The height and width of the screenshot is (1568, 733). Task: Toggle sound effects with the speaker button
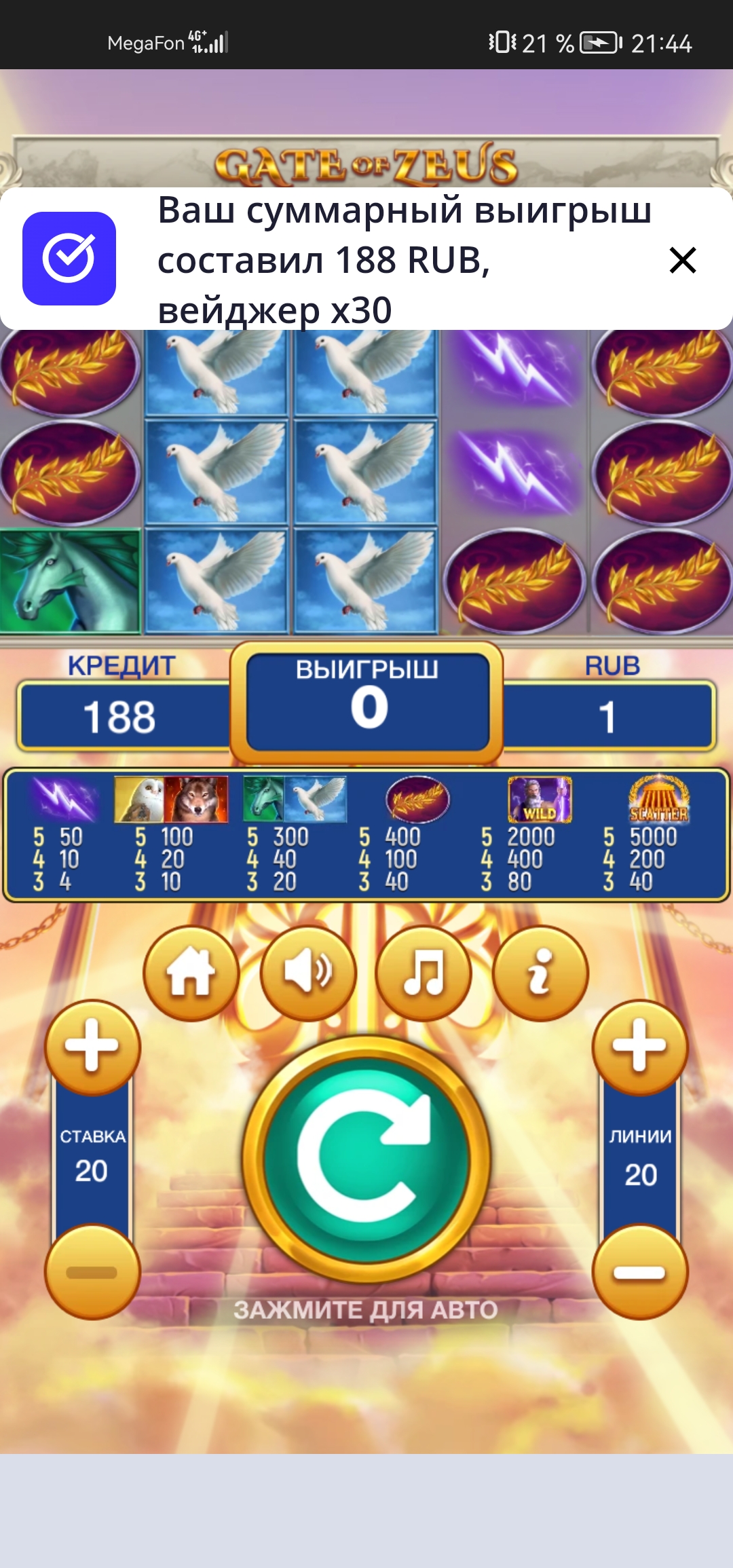(308, 973)
